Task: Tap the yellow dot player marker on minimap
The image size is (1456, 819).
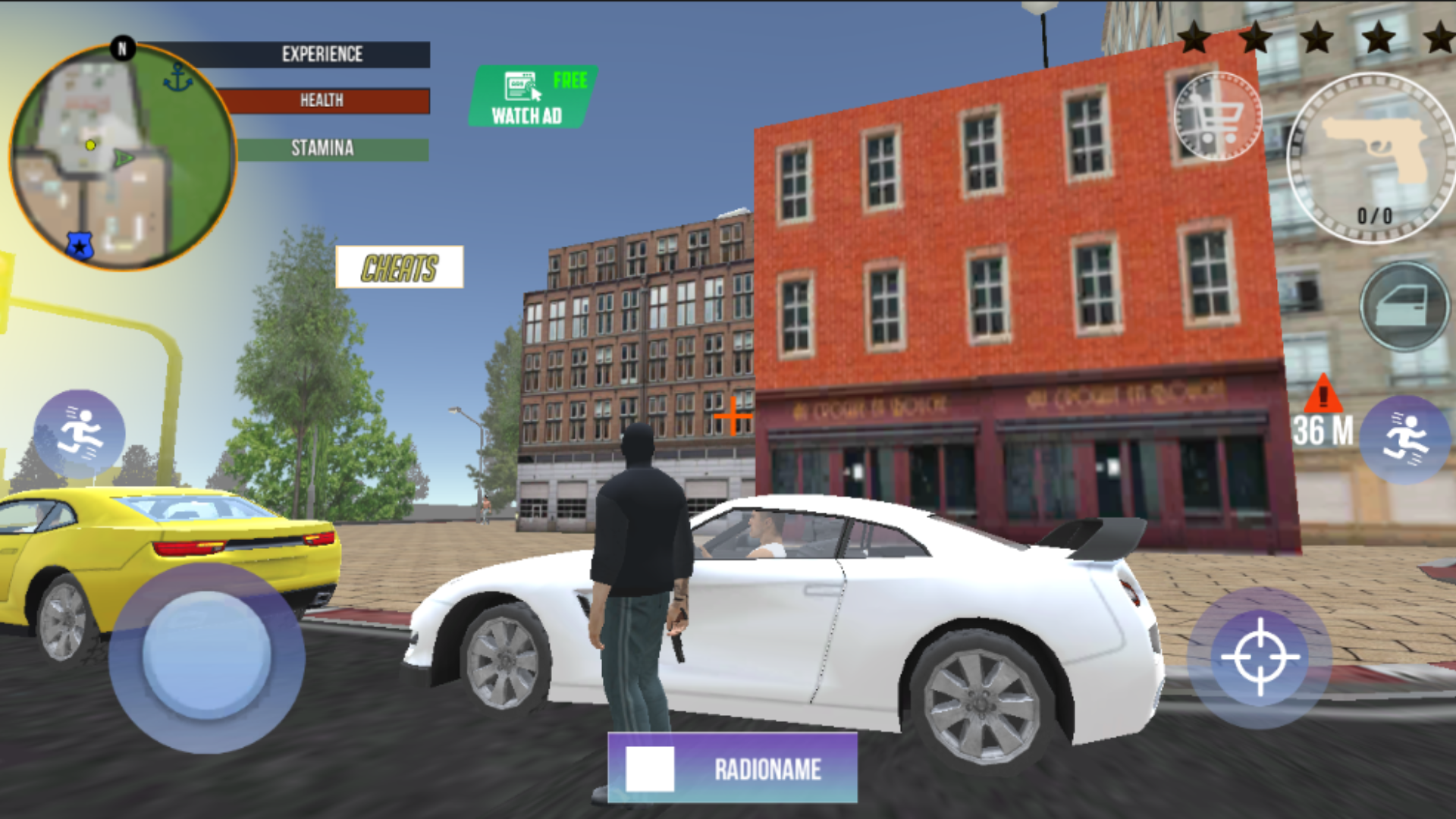Action: [x=89, y=146]
